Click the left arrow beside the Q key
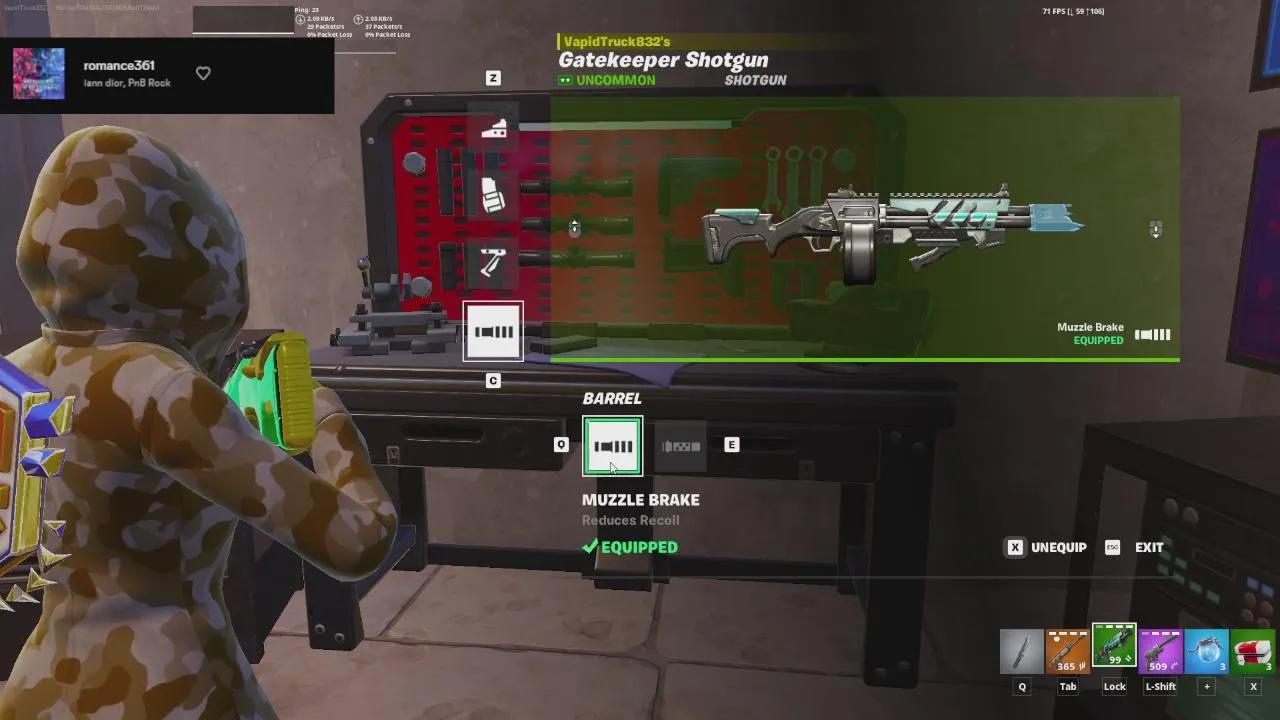1280x720 pixels. 561,444
